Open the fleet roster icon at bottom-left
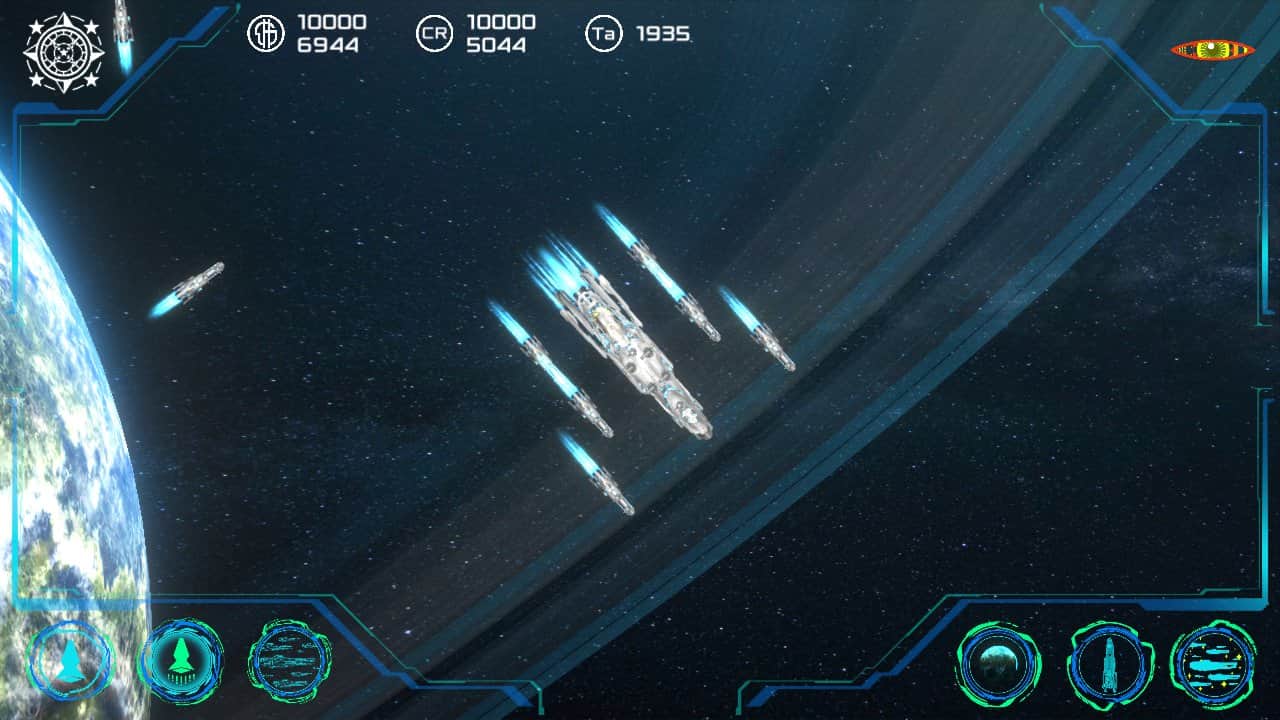The height and width of the screenshot is (720, 1280). pos(287,662)
